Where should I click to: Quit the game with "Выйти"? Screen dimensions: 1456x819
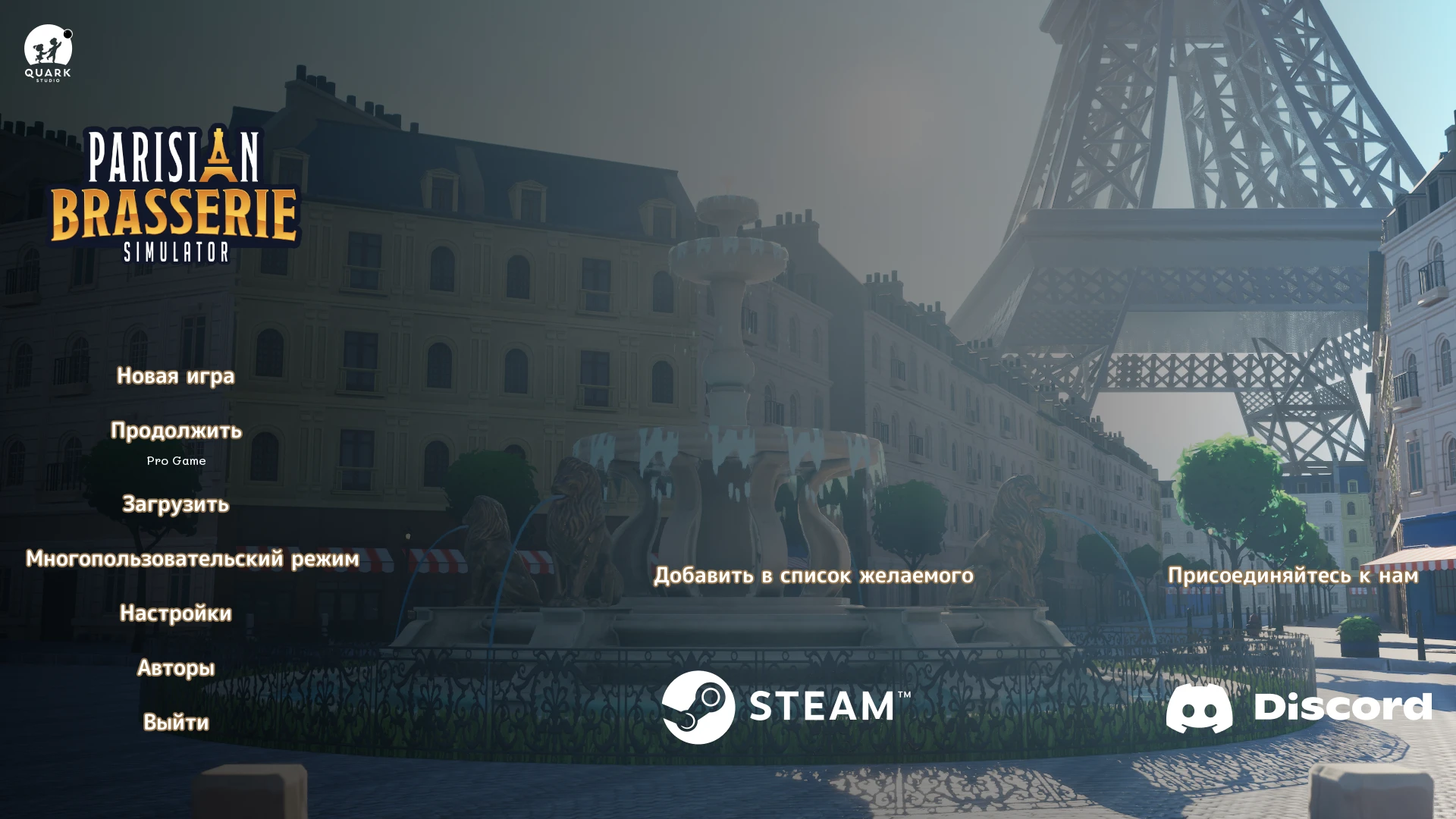click(x=175, y=723)
